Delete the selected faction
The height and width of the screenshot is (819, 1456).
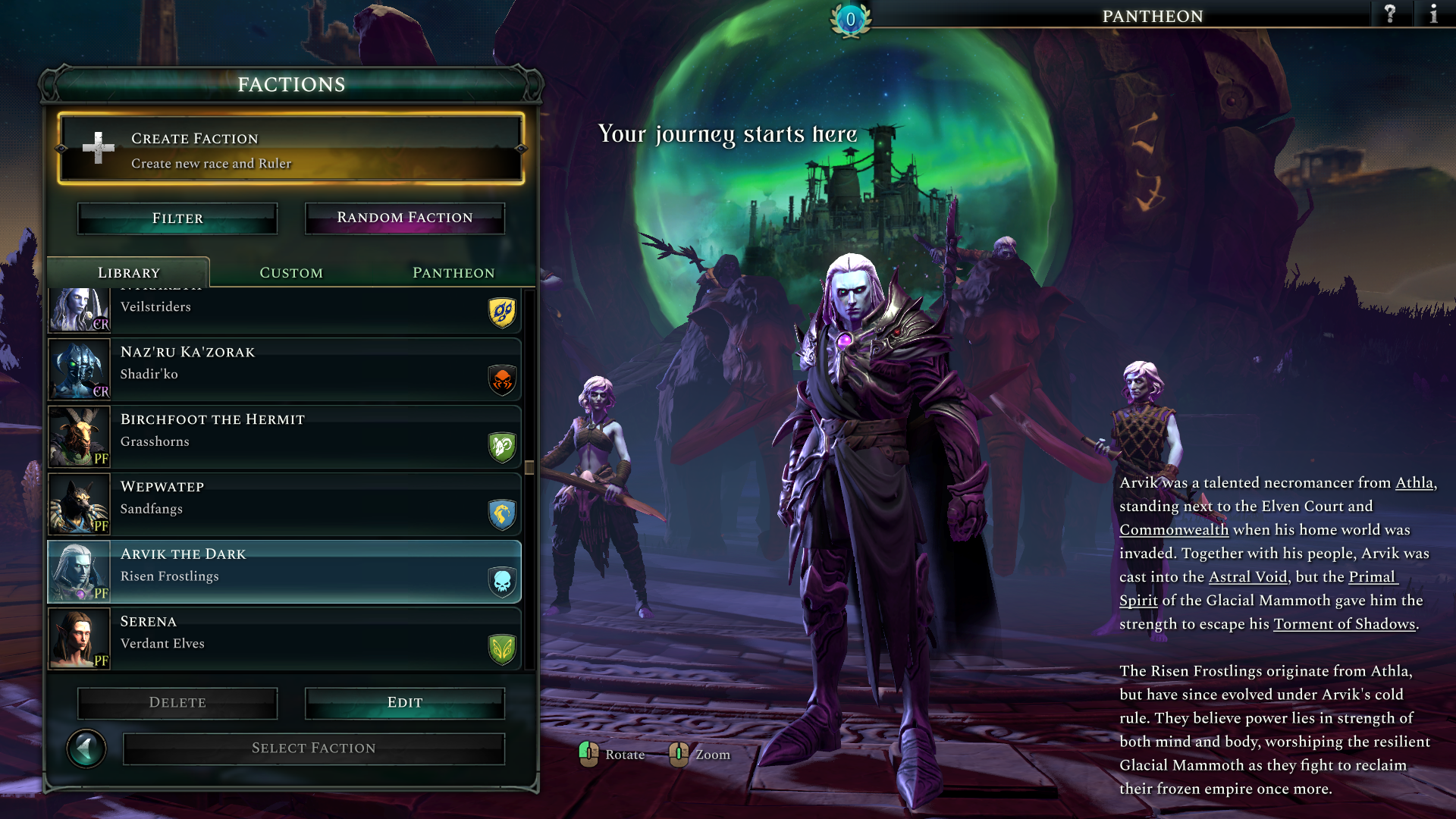[x=177, y=703]
